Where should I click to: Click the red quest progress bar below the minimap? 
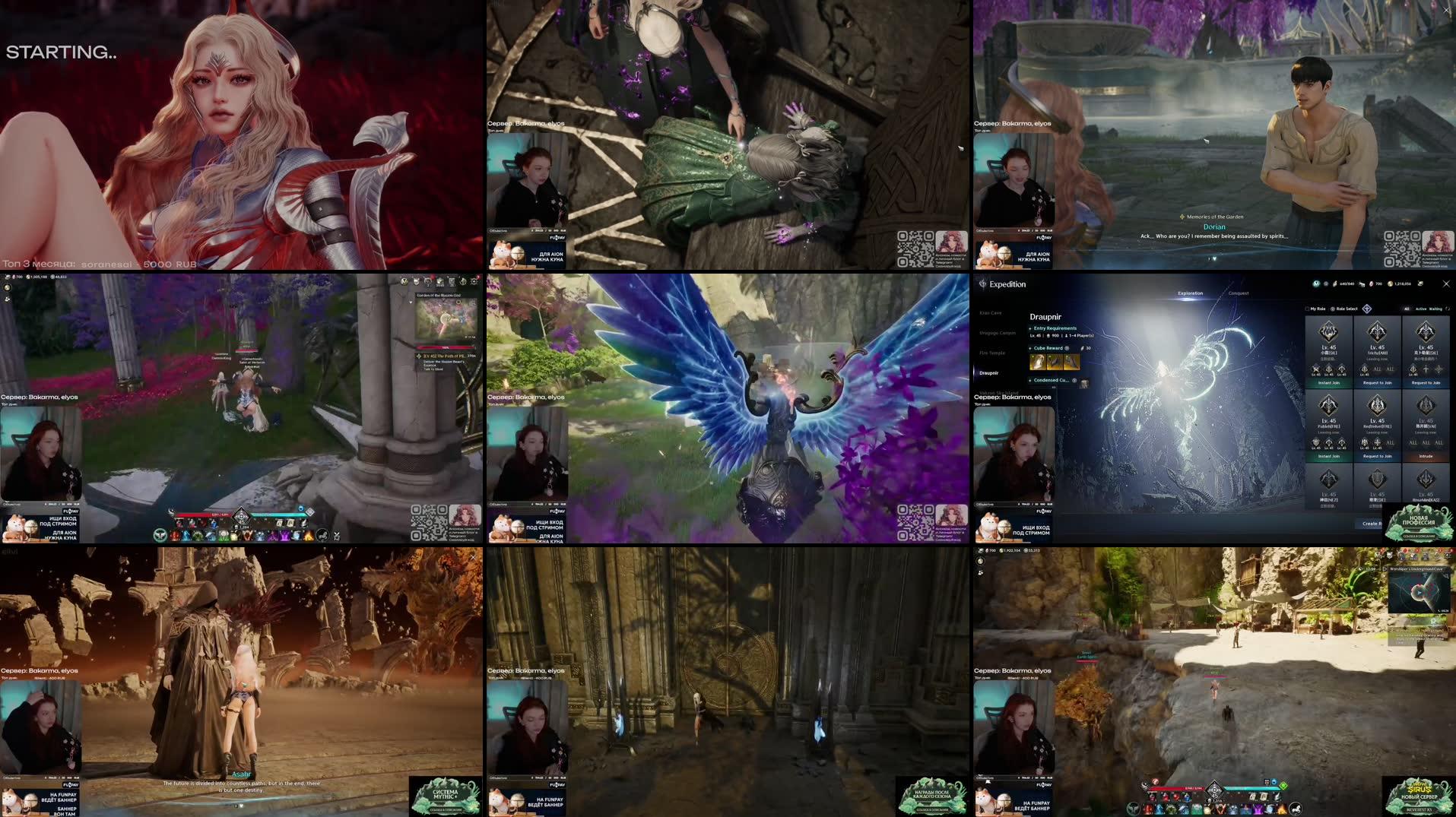[446, 347]
